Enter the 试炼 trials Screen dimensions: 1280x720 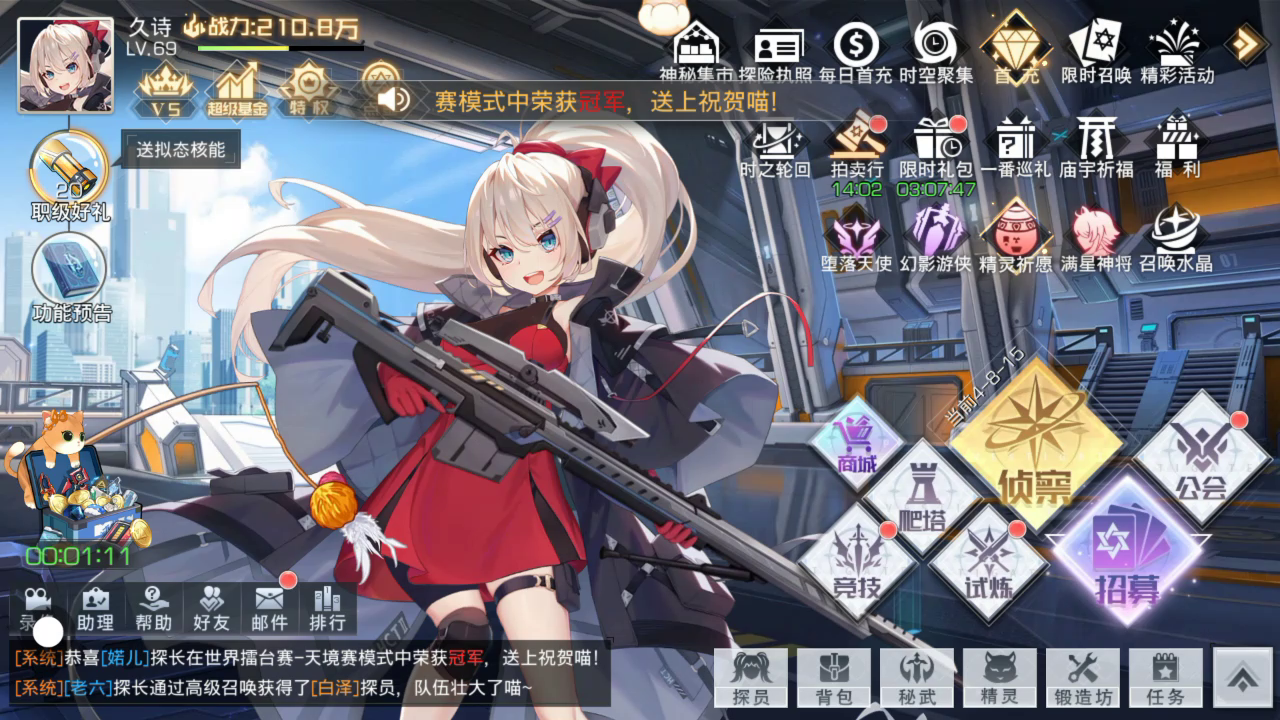coord(987,562)
